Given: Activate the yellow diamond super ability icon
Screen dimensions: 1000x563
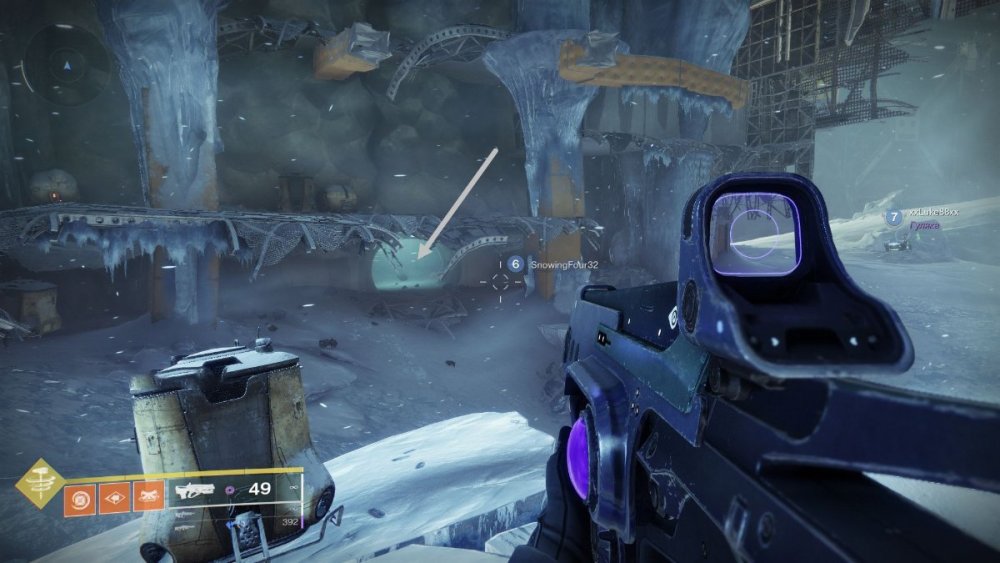Looking at the screenshot, I should tap(41, 483).
